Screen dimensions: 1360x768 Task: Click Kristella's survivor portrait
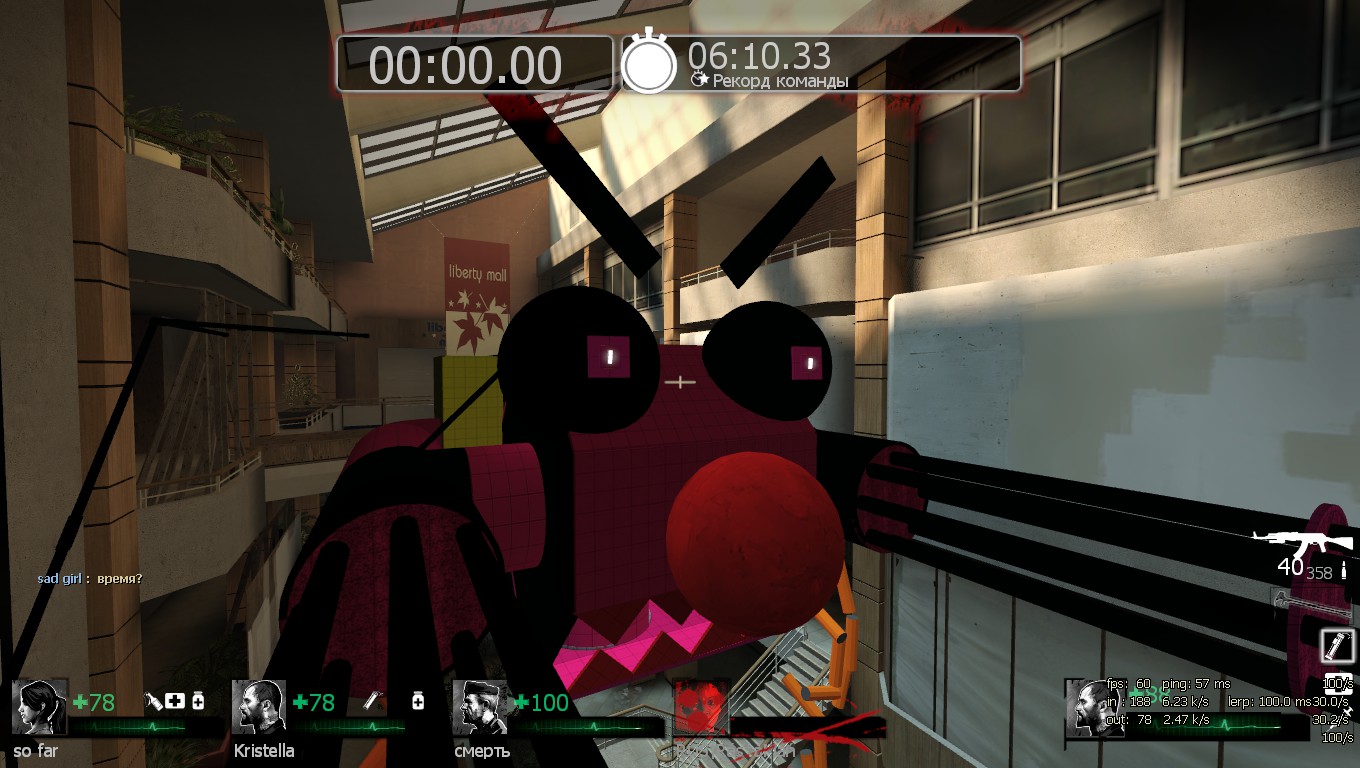pos(259,708)
